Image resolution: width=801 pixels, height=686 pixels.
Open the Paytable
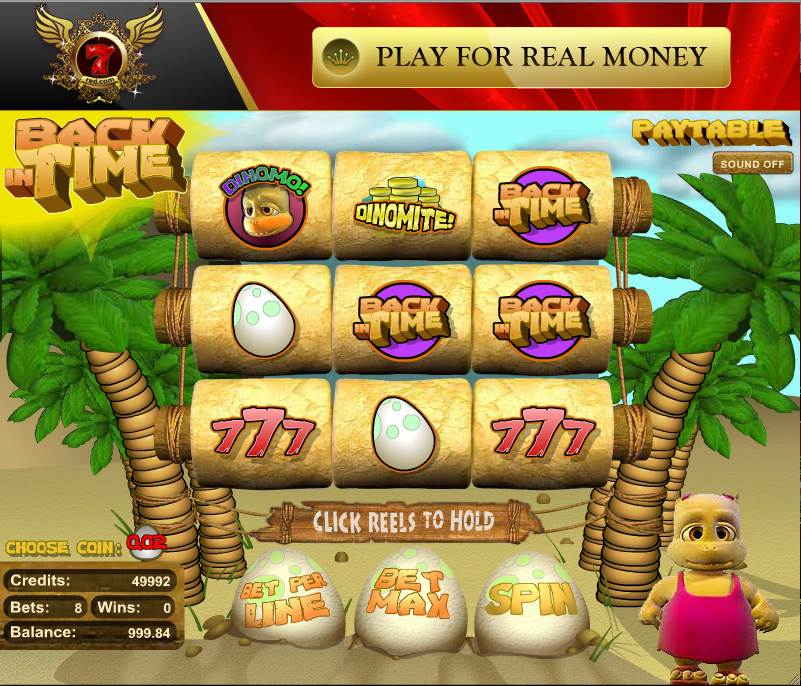[x=708, y=131]
